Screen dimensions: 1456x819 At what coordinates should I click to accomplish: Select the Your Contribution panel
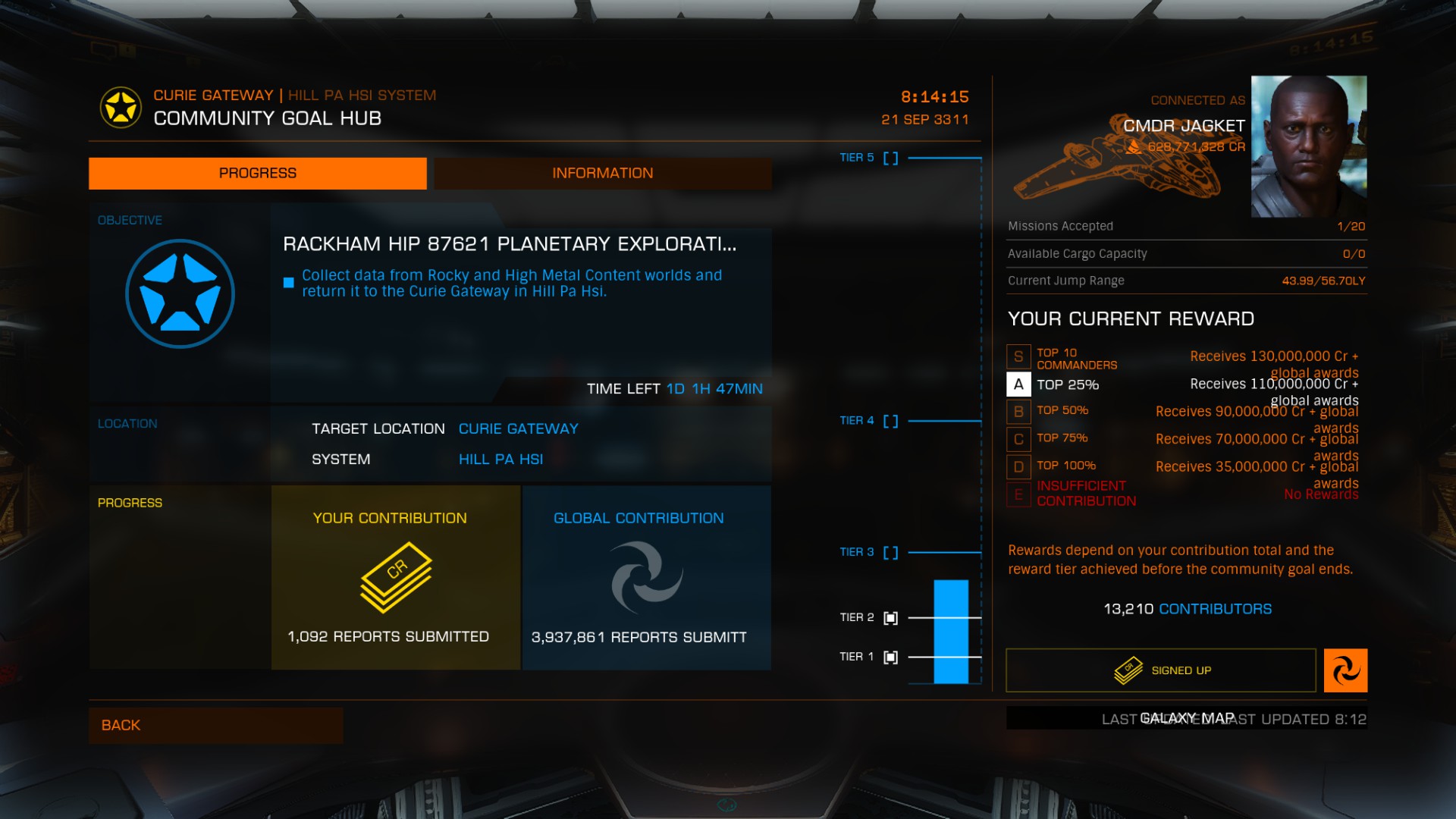coord(395,577)
